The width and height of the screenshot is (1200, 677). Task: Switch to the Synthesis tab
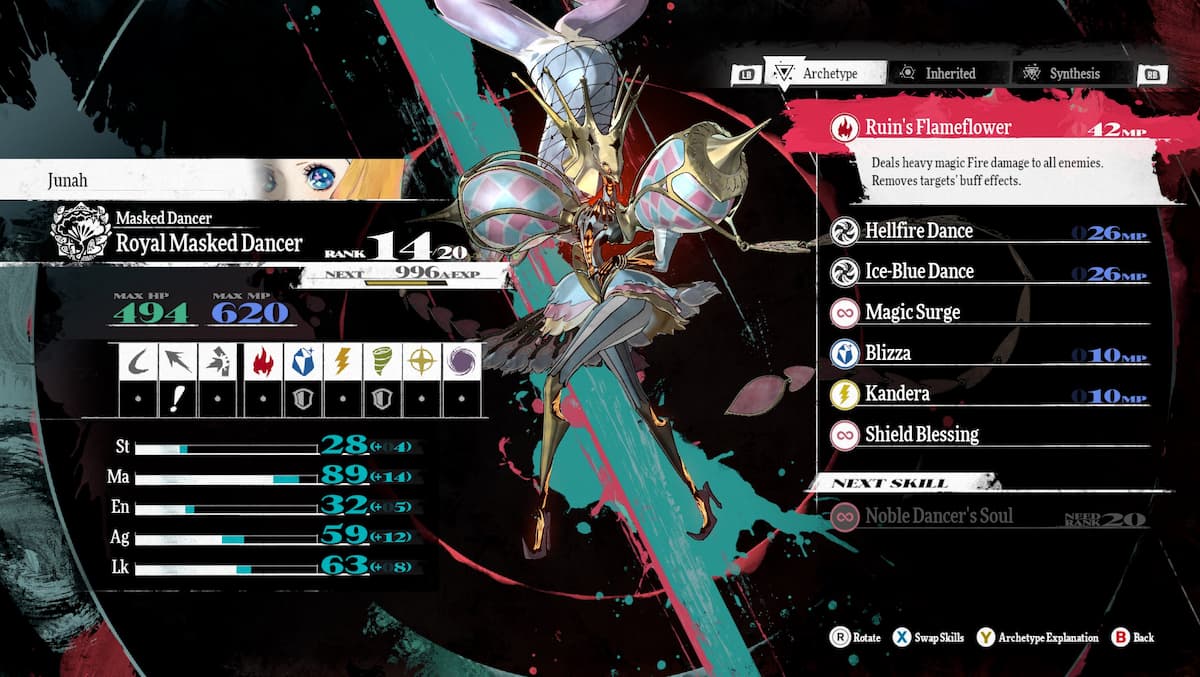(1062, 73)
